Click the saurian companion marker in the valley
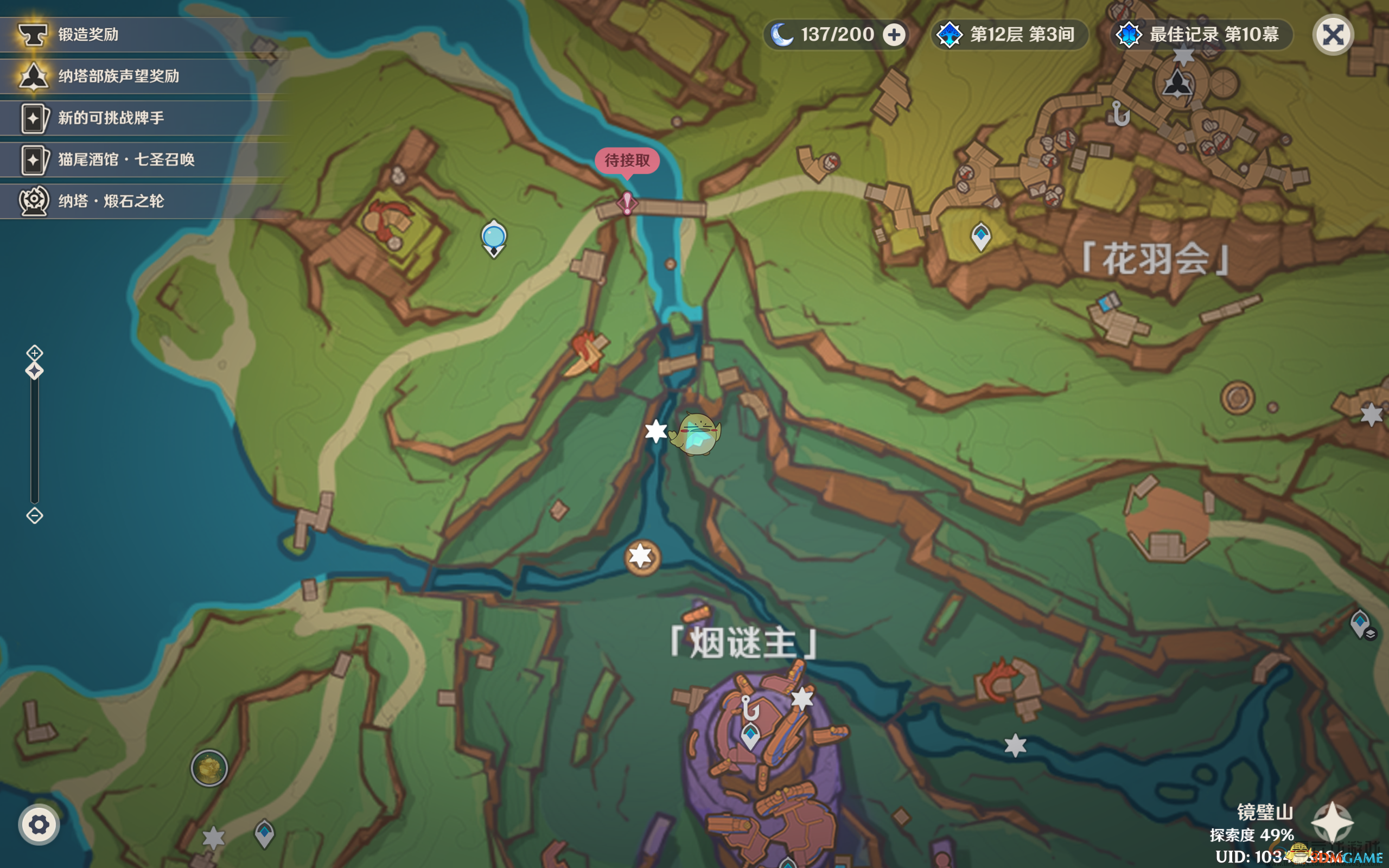Viewport: 1389px width, 868px height. click(x=695, y=434)
